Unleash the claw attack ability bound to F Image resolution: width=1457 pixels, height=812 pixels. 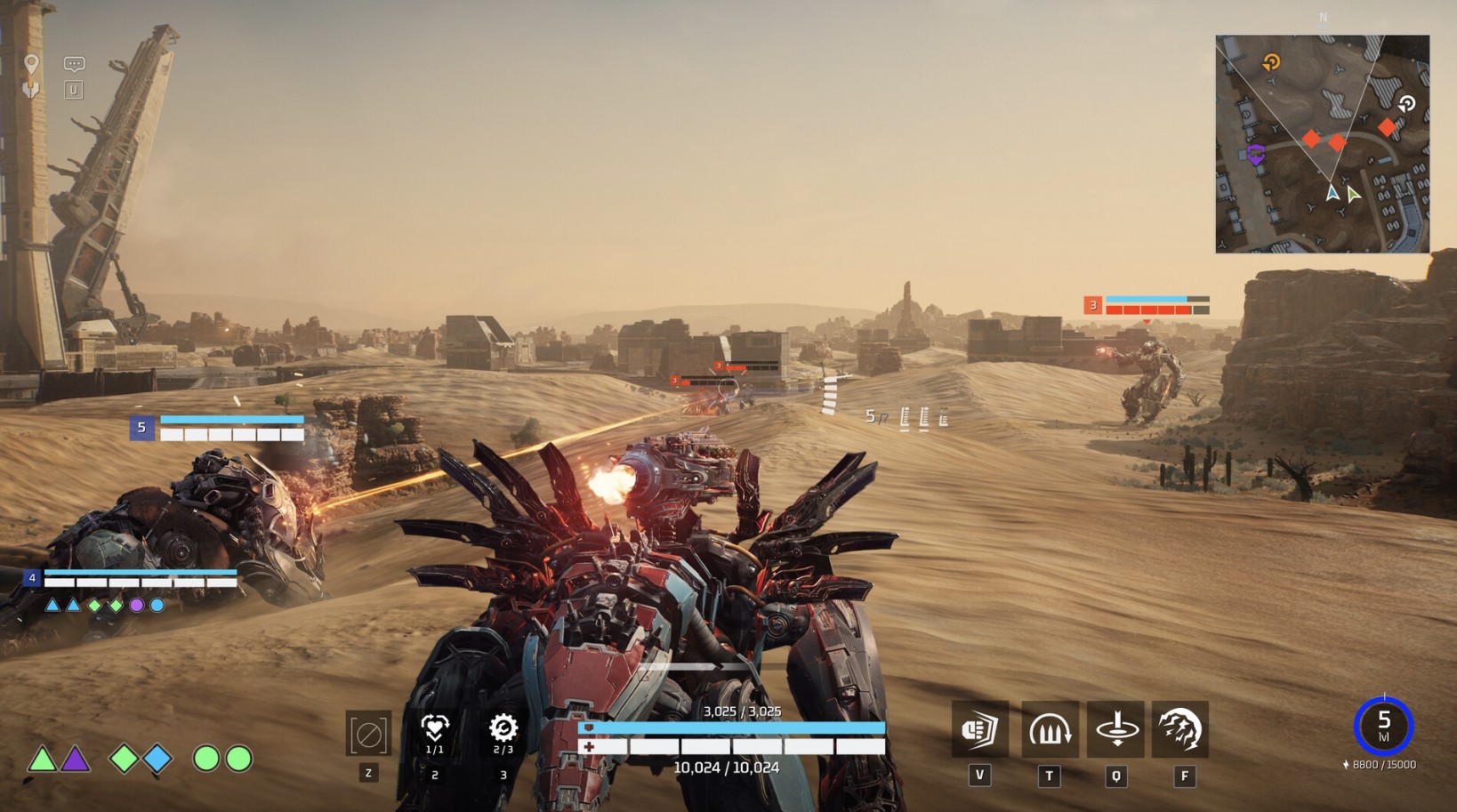tap(1184, 729)
